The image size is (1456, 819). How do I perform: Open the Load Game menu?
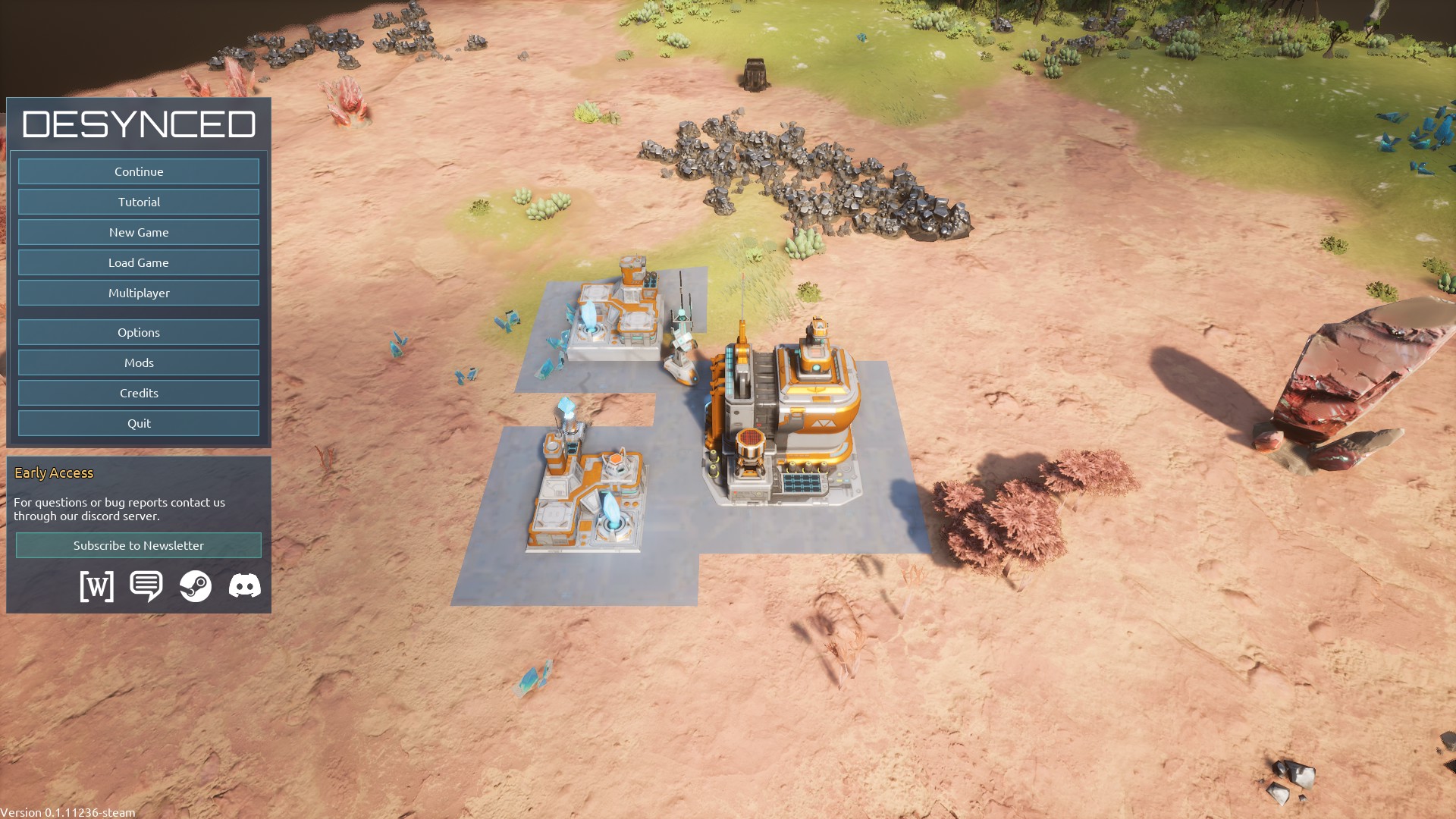pyautogui.click(x=139, y=262)
